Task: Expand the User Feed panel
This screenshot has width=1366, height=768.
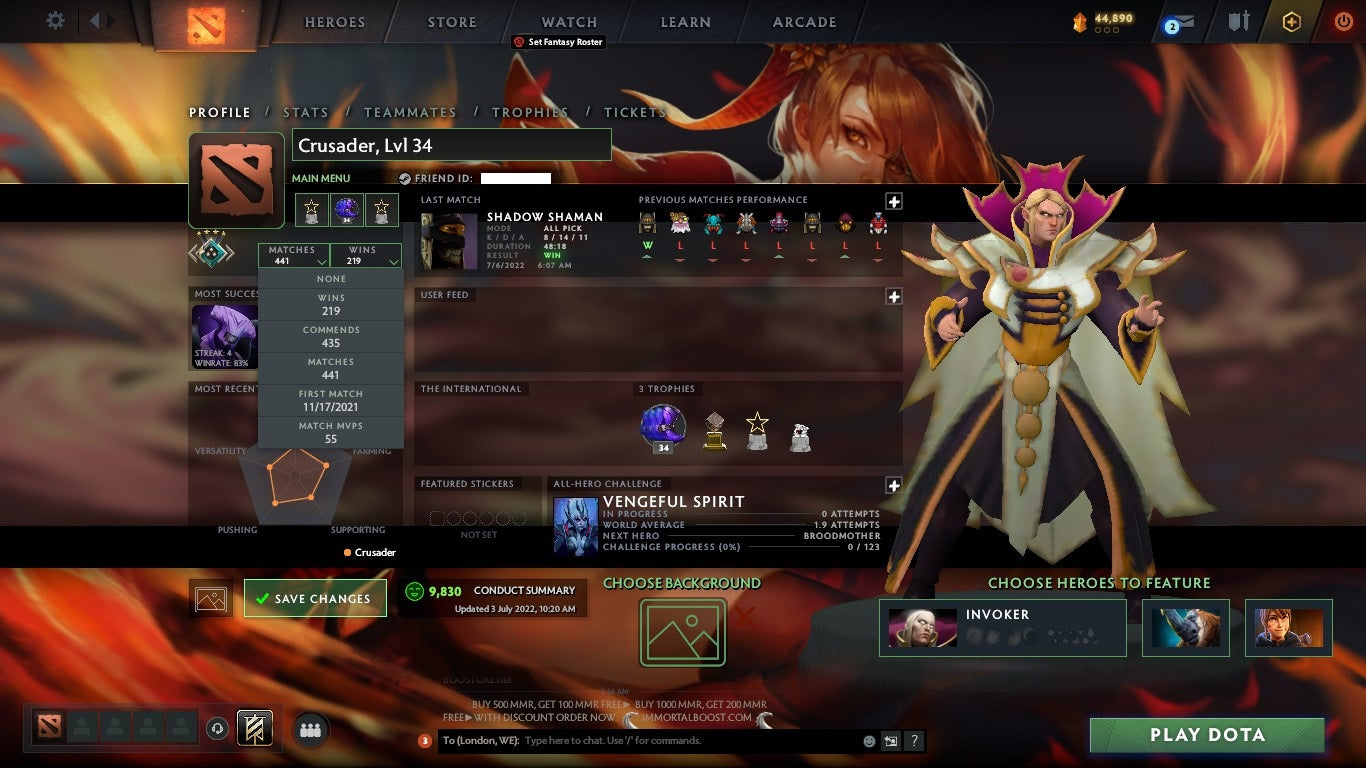Action: tap(892, 296)
